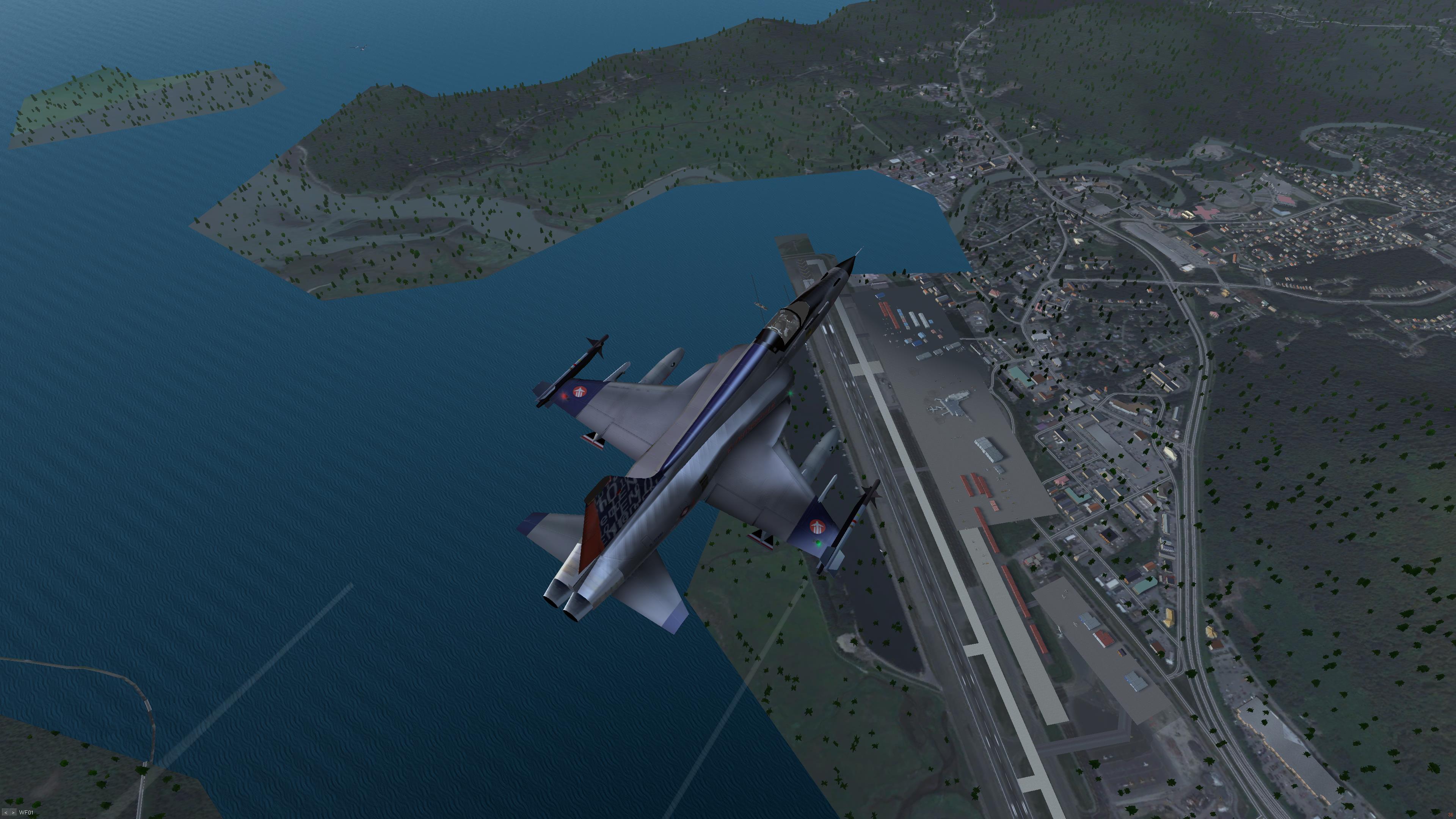
Task: Click the next '>' aircraft arrow button
Action: [x=13, y=813]
